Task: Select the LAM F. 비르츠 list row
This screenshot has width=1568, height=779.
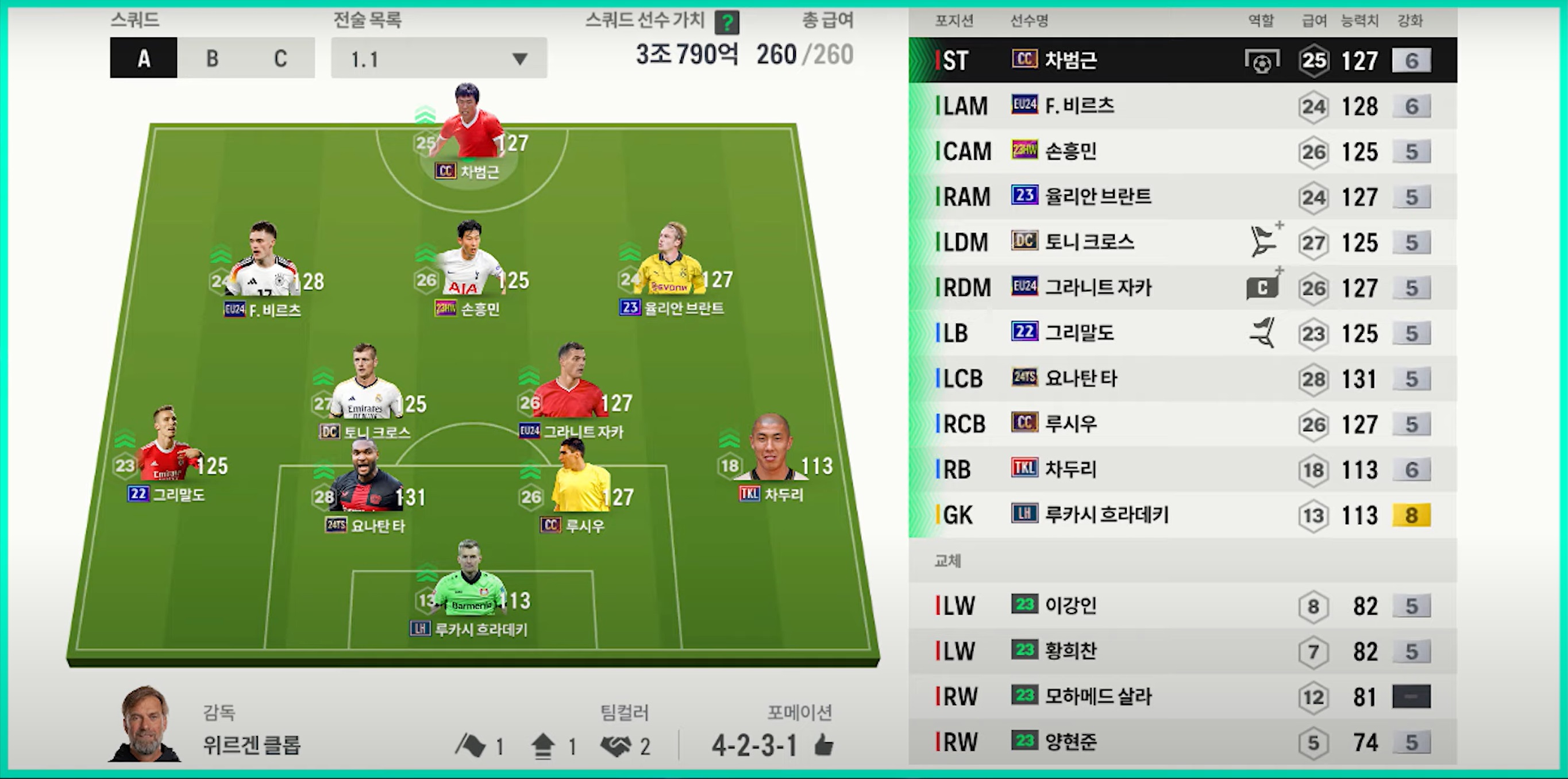Action: pyautogui.click(x=1182, y=106)
